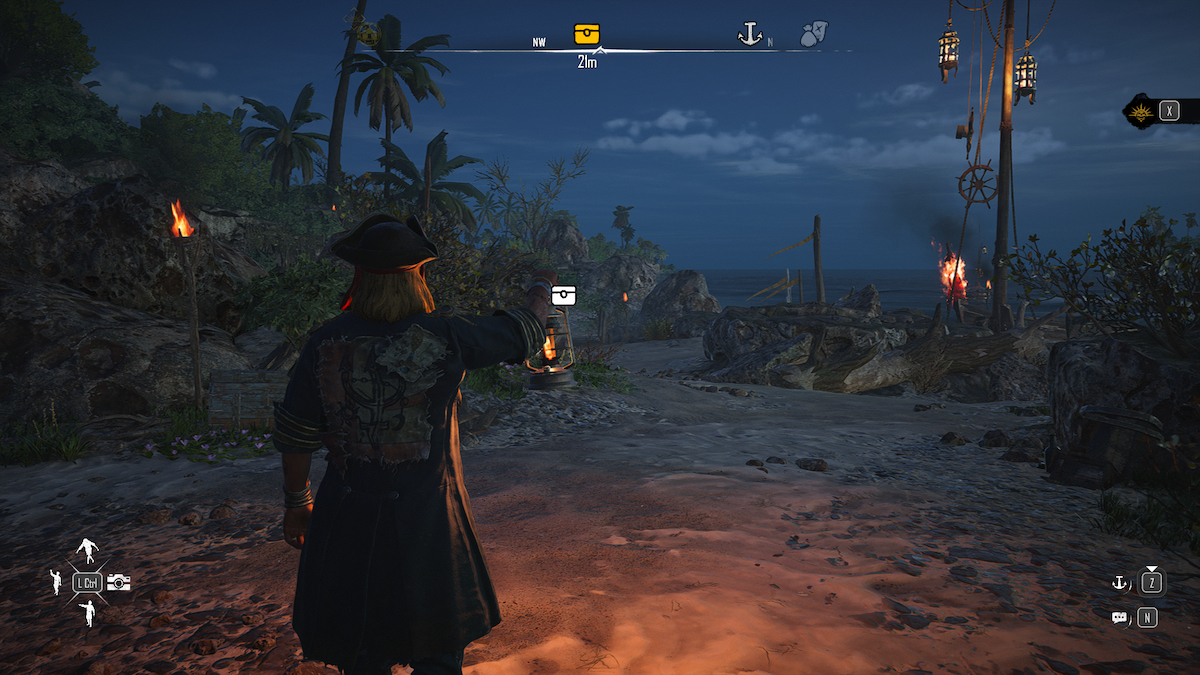Click the anchor marker on the compass

[750, 35]
